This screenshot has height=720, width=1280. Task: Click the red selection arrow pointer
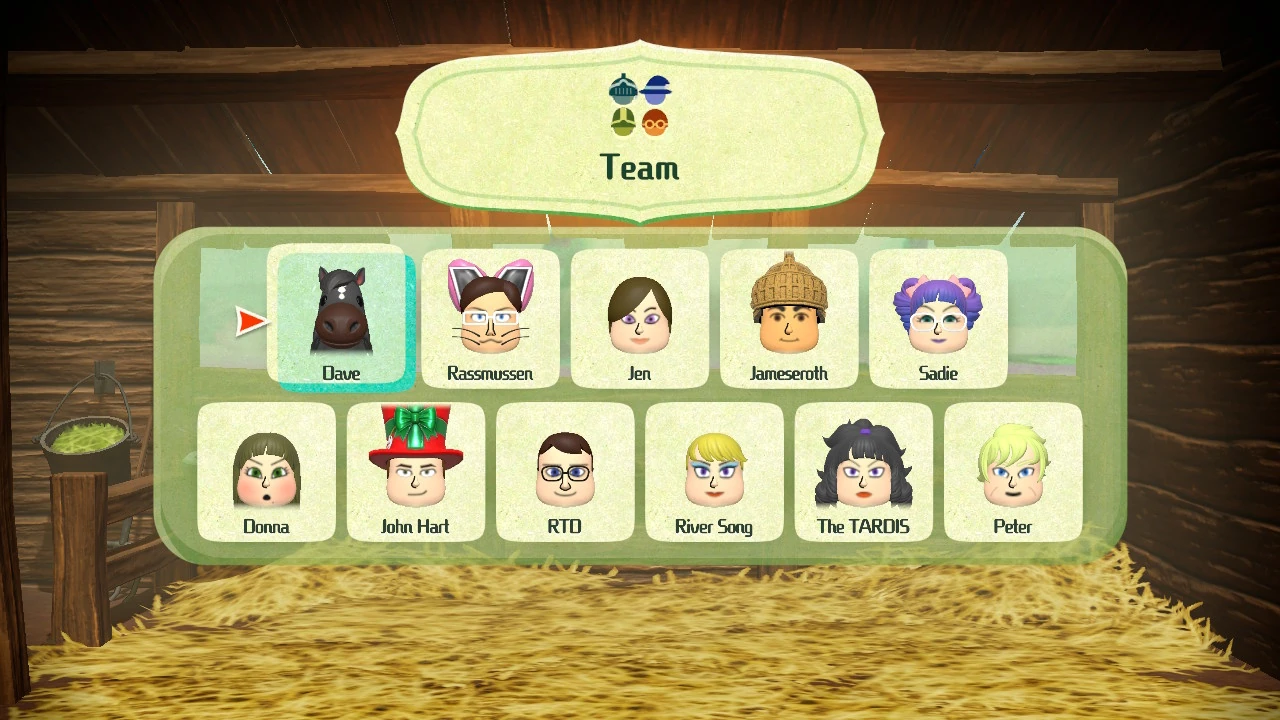click(249, 322)
